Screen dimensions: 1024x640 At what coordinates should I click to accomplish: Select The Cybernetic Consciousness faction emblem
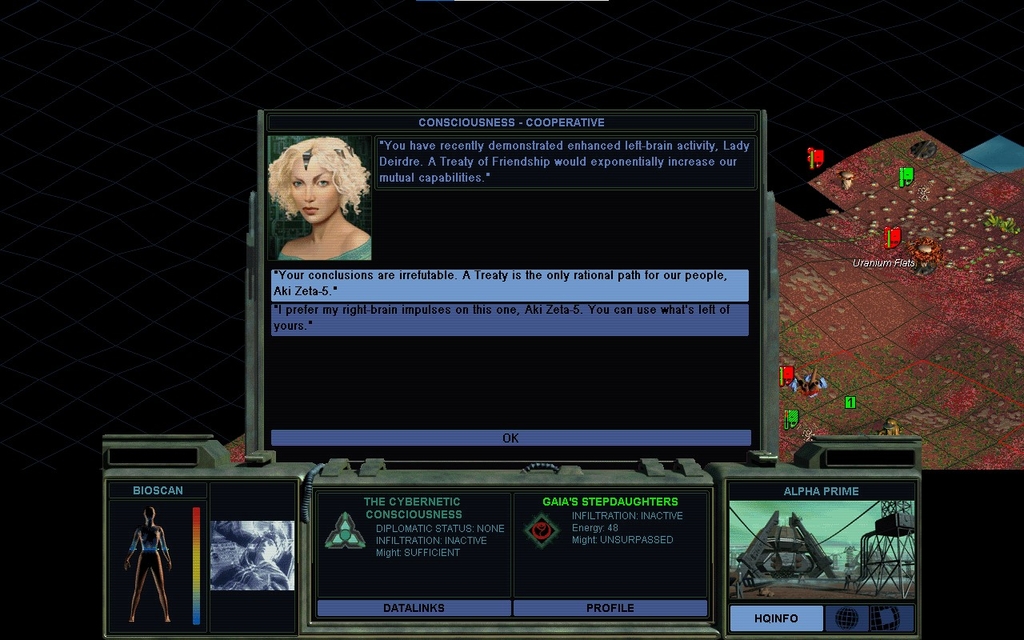coord(344,530)
